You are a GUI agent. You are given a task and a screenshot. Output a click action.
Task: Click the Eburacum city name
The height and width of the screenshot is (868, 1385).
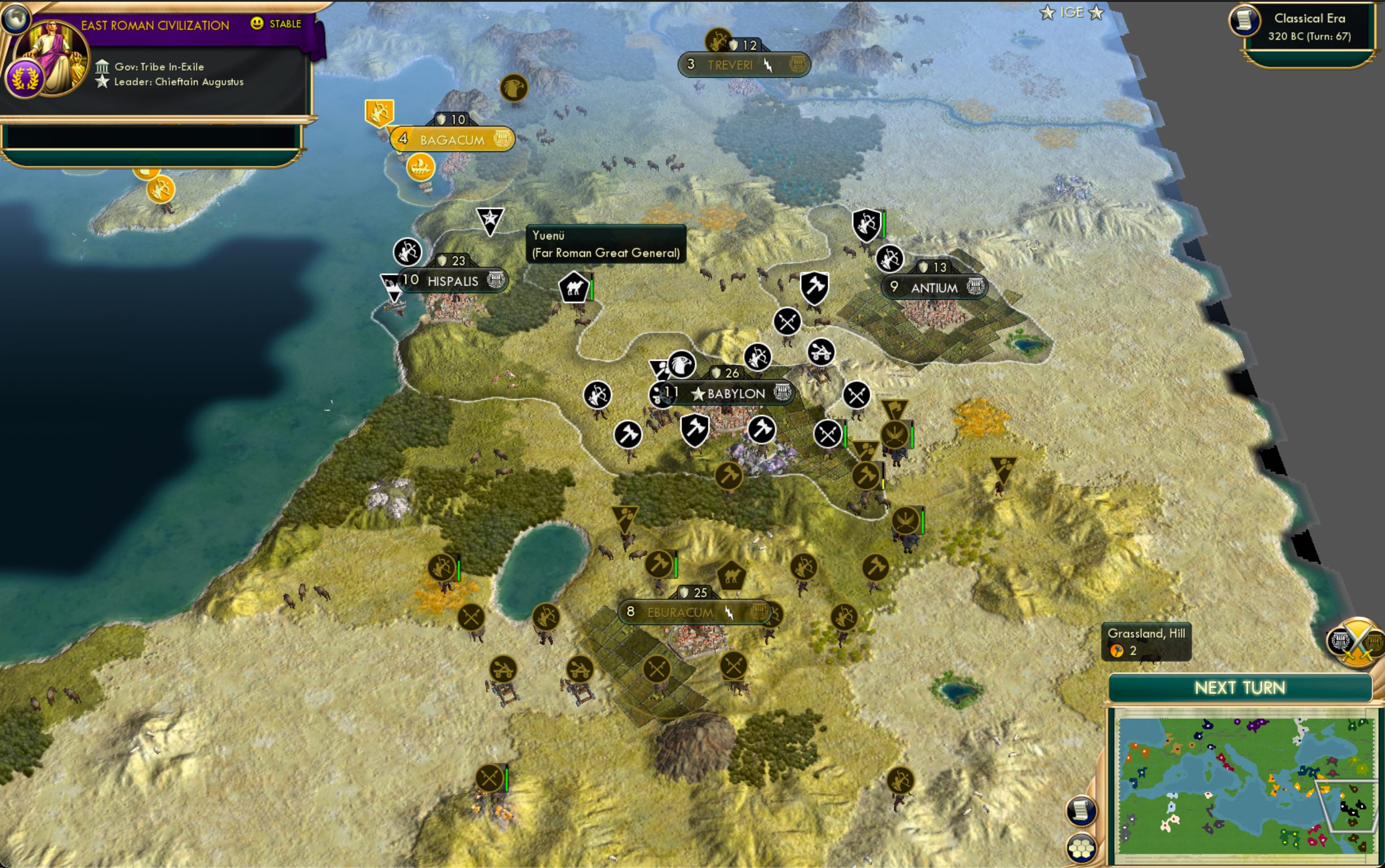(x=682, y=613)
